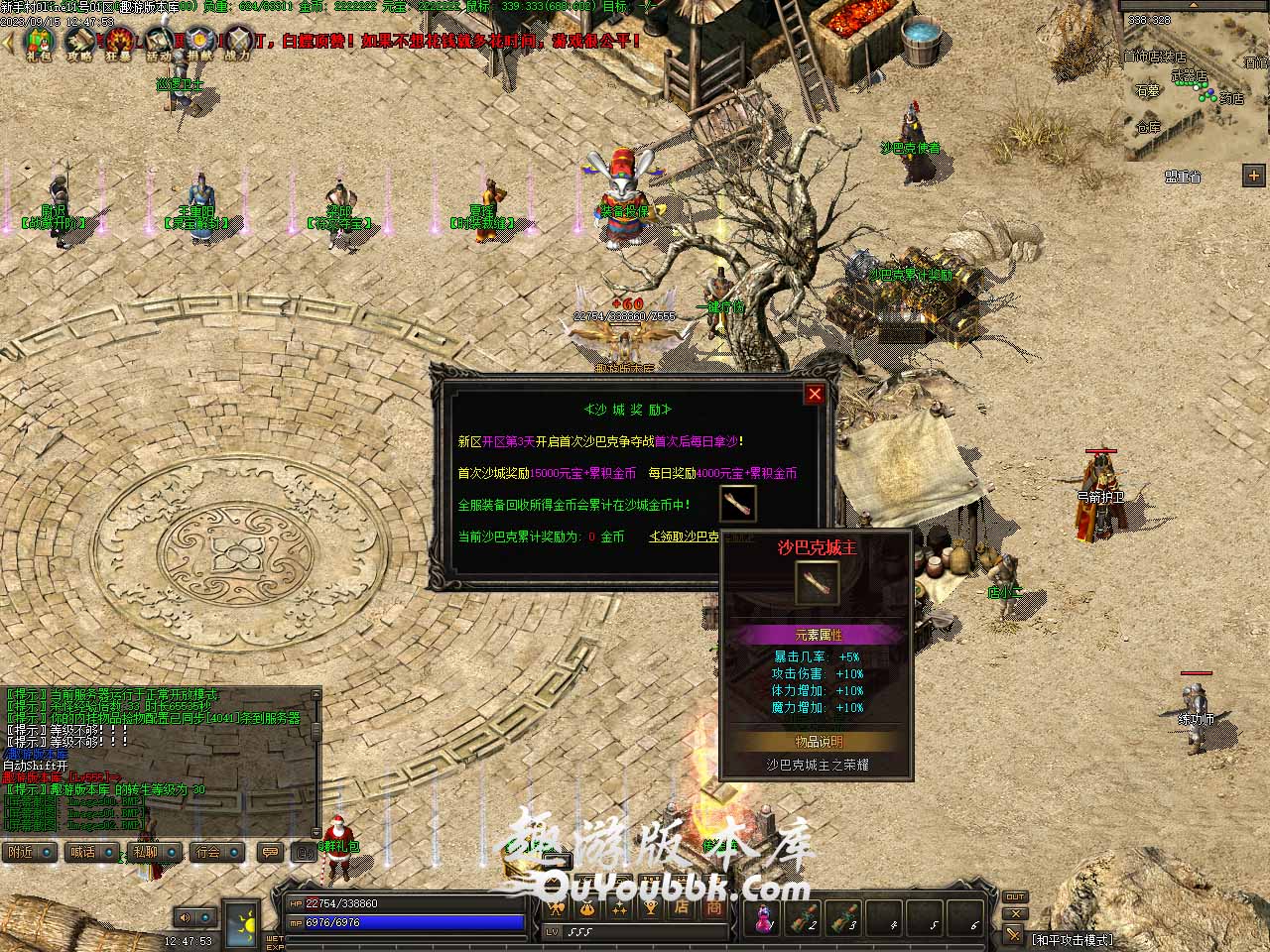Activate the 狂暴 berserk icon
Viewport: 1270px width, 952px height.
[119, 43]
